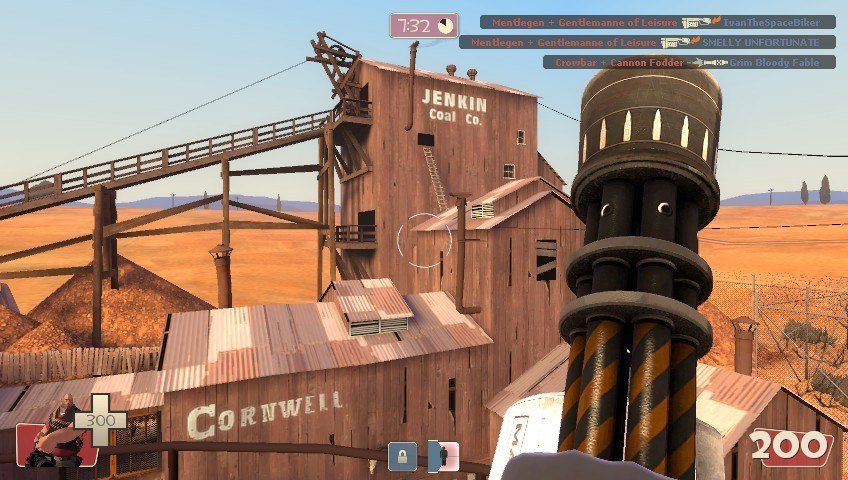Screen dimensions: 848x480
Task: Select the Grim Bloody Fable kill feed entry
Action: pyautogui.click(x=690, y=62)
